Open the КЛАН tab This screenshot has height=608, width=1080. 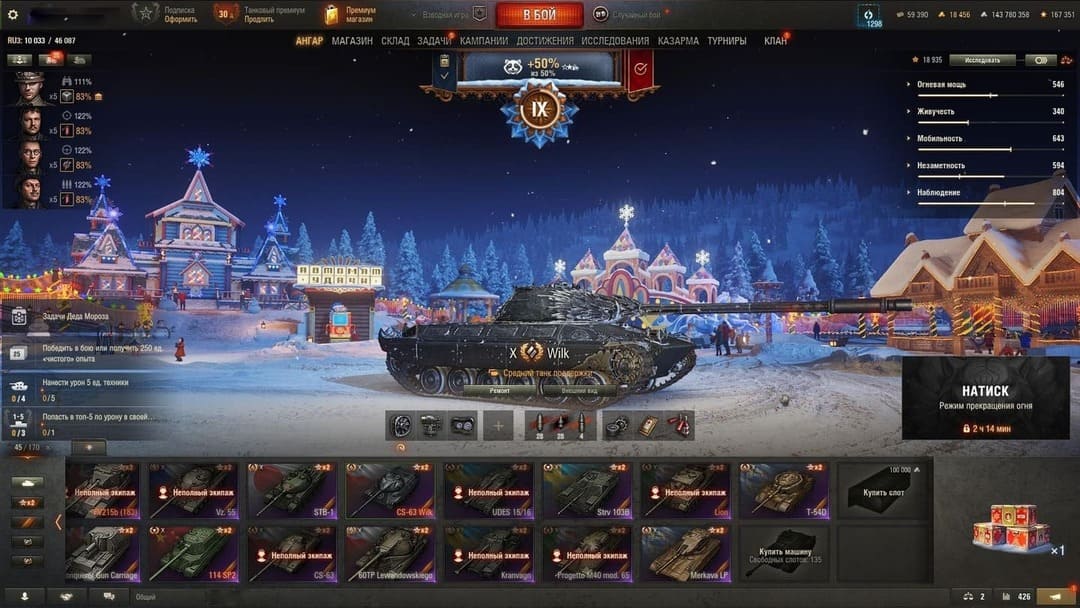pyautogui.click(x=775, y=41)
